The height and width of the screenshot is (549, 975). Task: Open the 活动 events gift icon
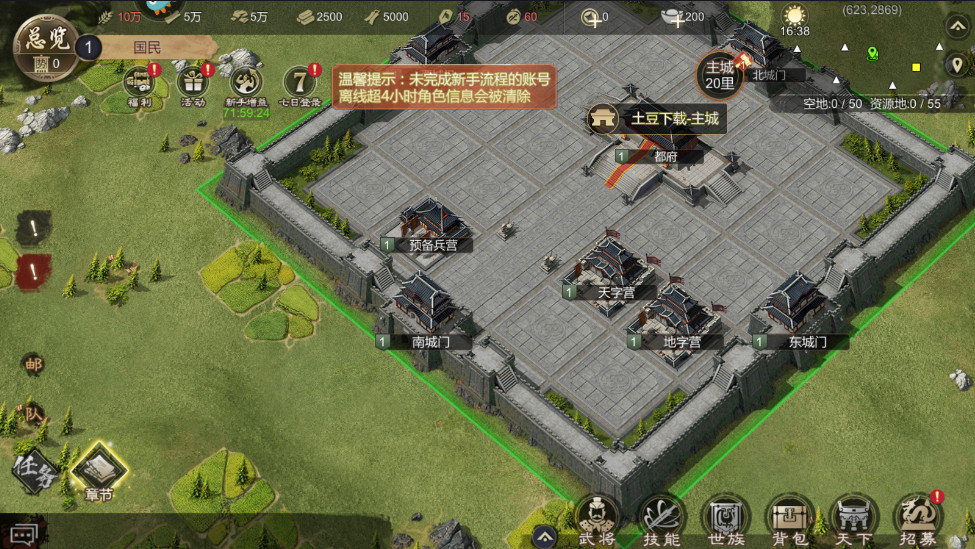pyautogui.click(x=192, y=84)
